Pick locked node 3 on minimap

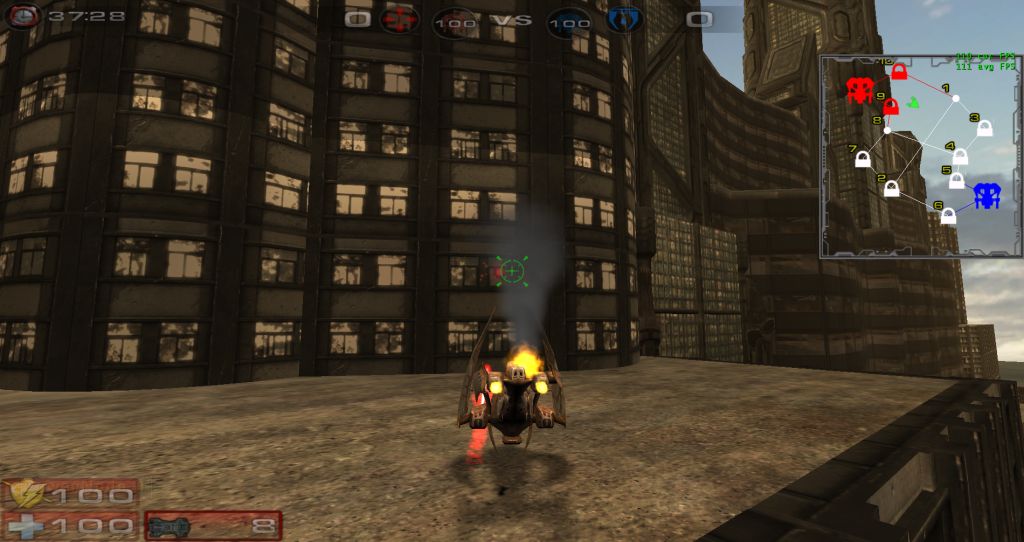(984, 128)
